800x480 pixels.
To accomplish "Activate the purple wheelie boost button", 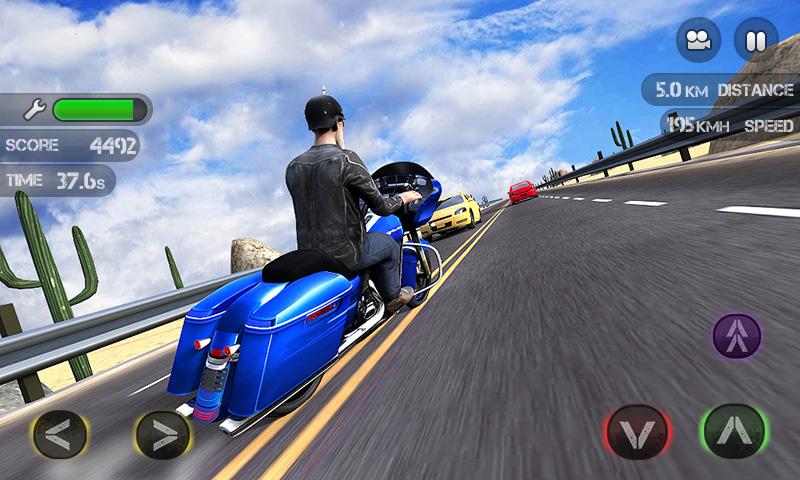I will tap(737, 336).
